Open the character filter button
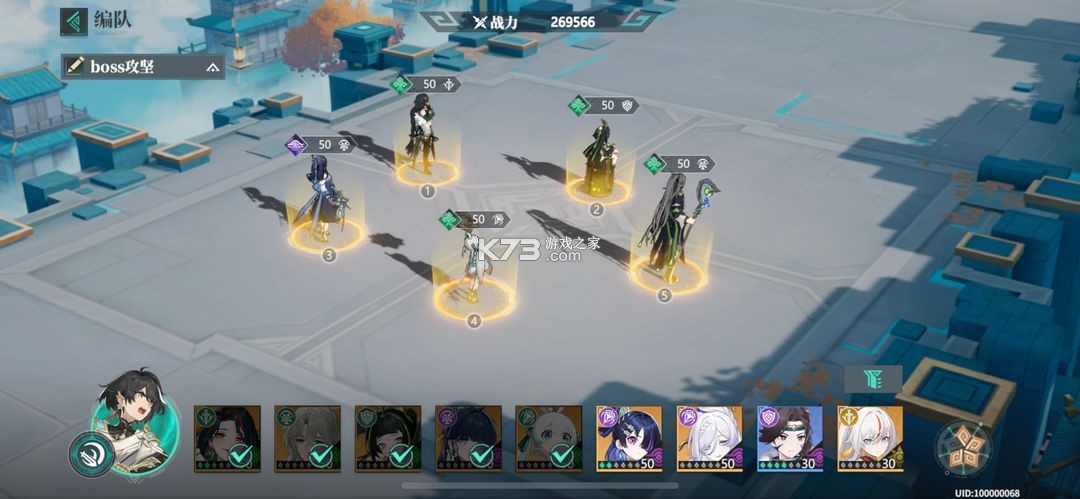The height and width of the screenshot is (499, 1080). pos(872,378)
